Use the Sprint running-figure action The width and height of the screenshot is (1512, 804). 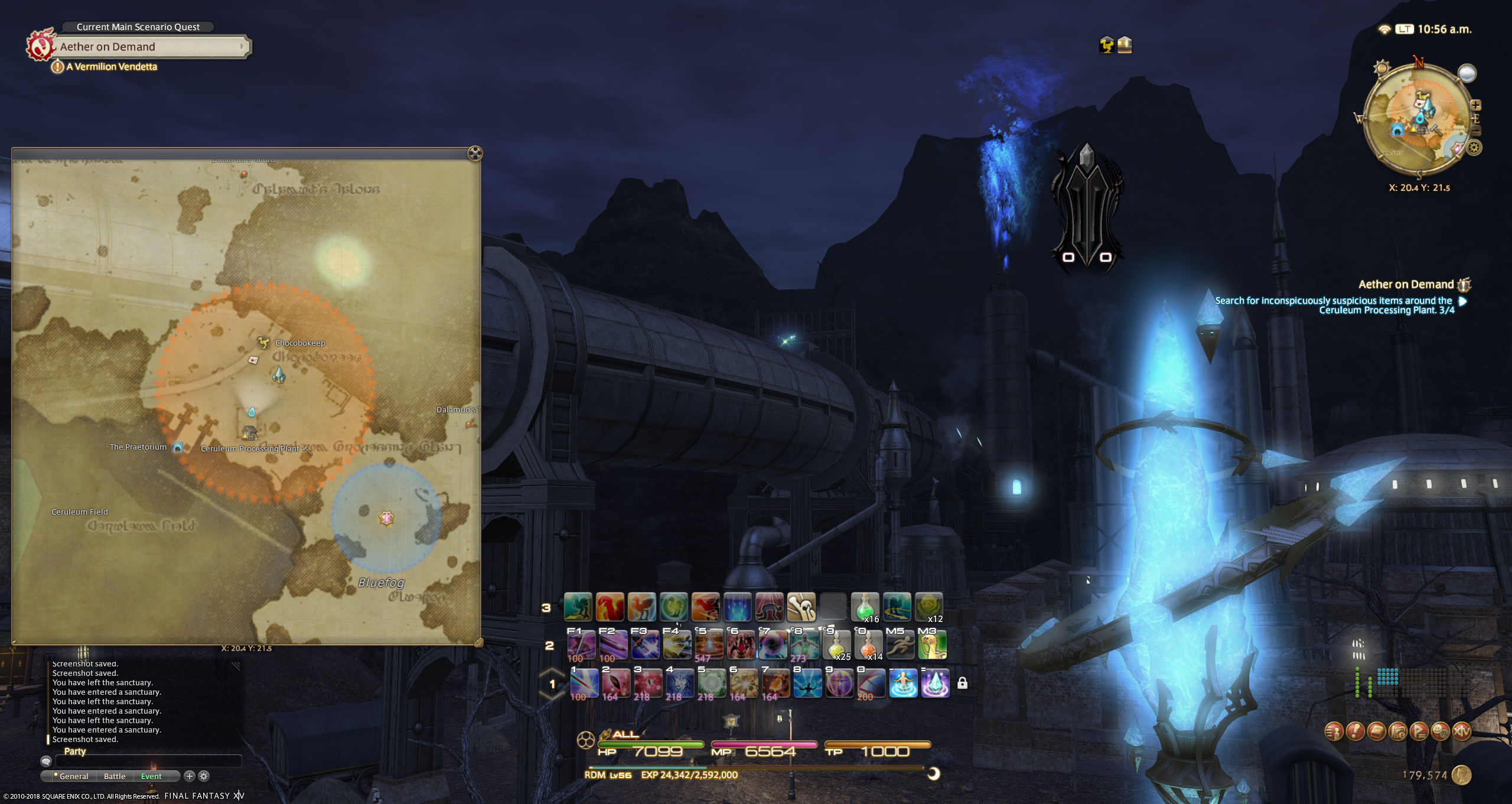pyautogui.click(x=900, y=645)
